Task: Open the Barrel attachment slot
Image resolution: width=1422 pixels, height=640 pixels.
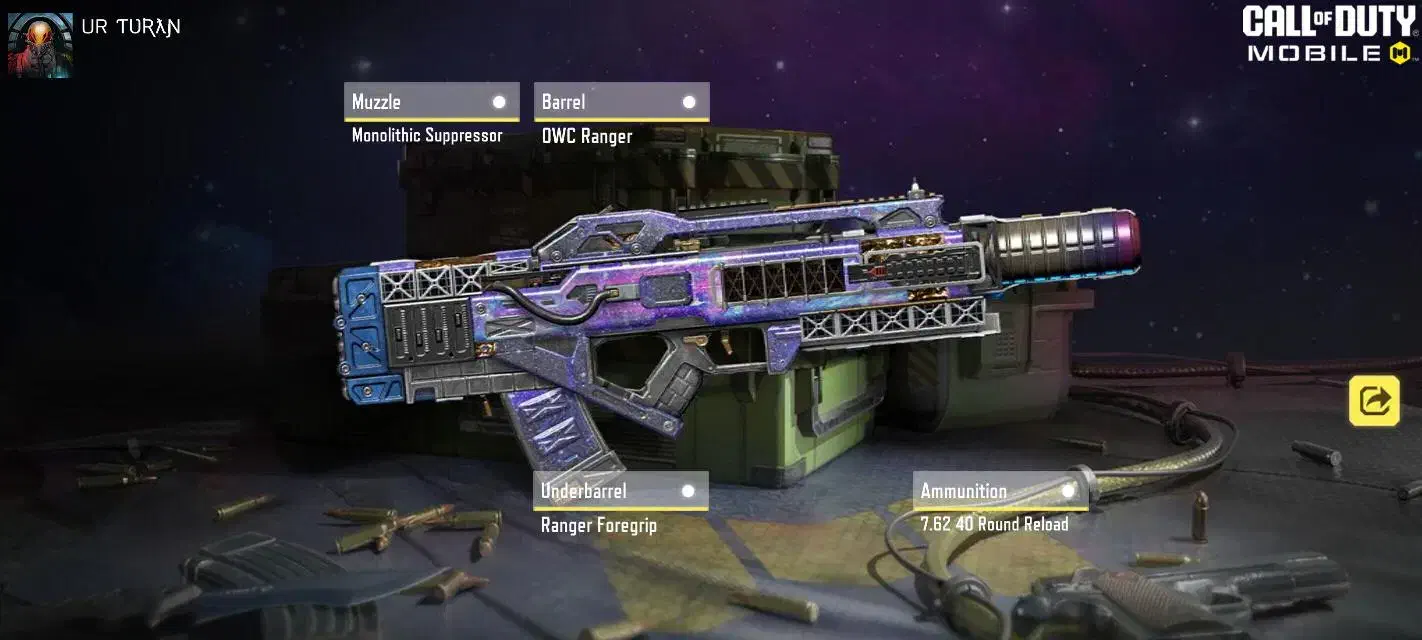Action: 621,102
